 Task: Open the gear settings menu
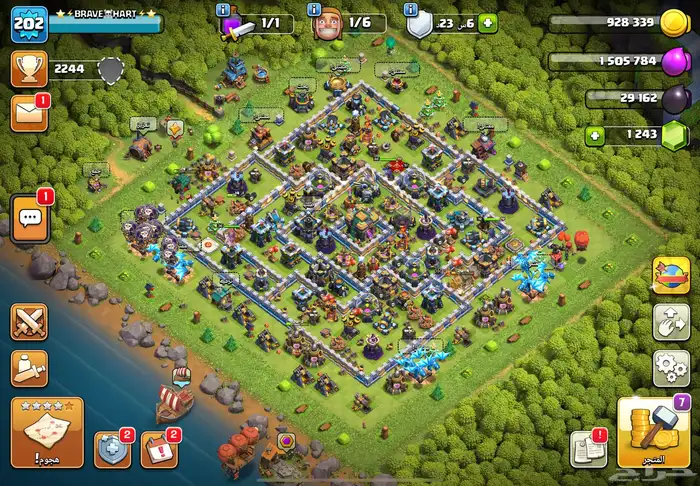[x=670, y=368]
